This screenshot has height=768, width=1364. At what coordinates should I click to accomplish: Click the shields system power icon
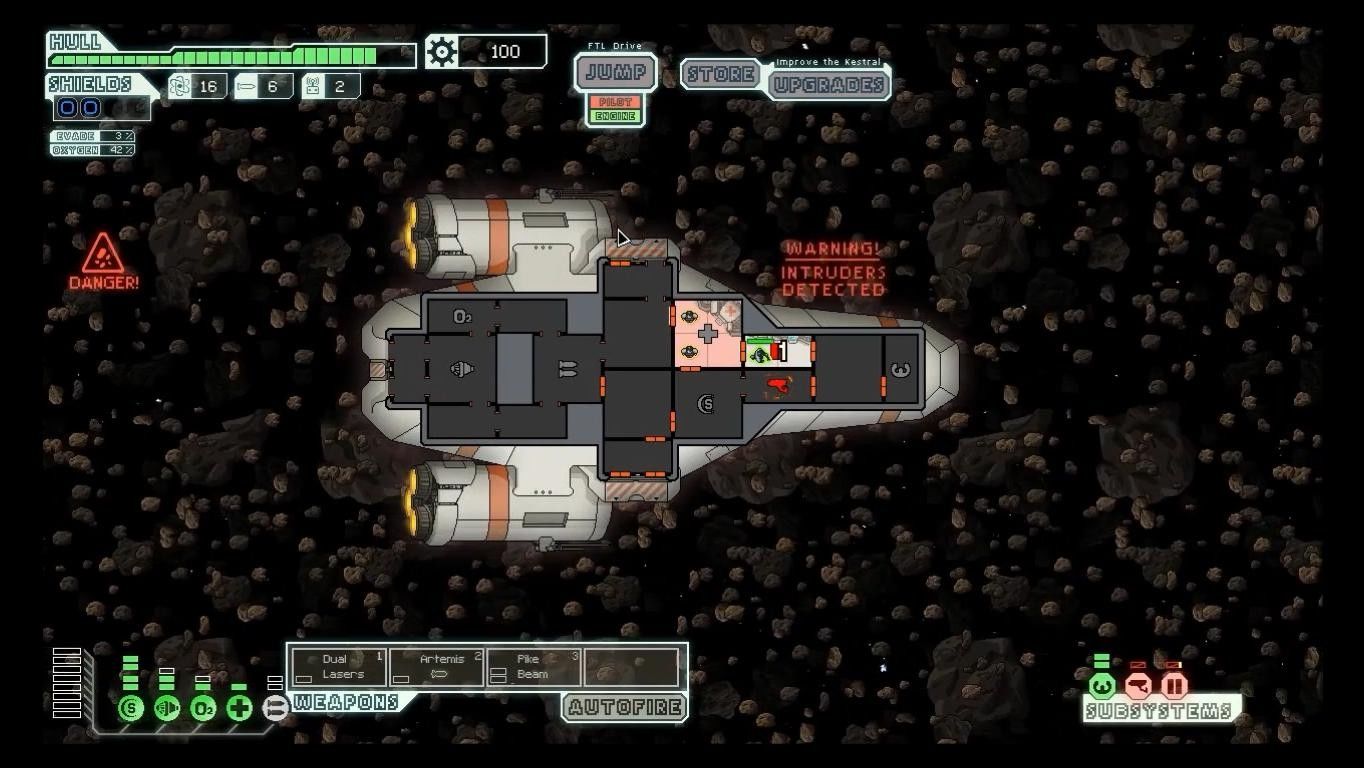130,709
